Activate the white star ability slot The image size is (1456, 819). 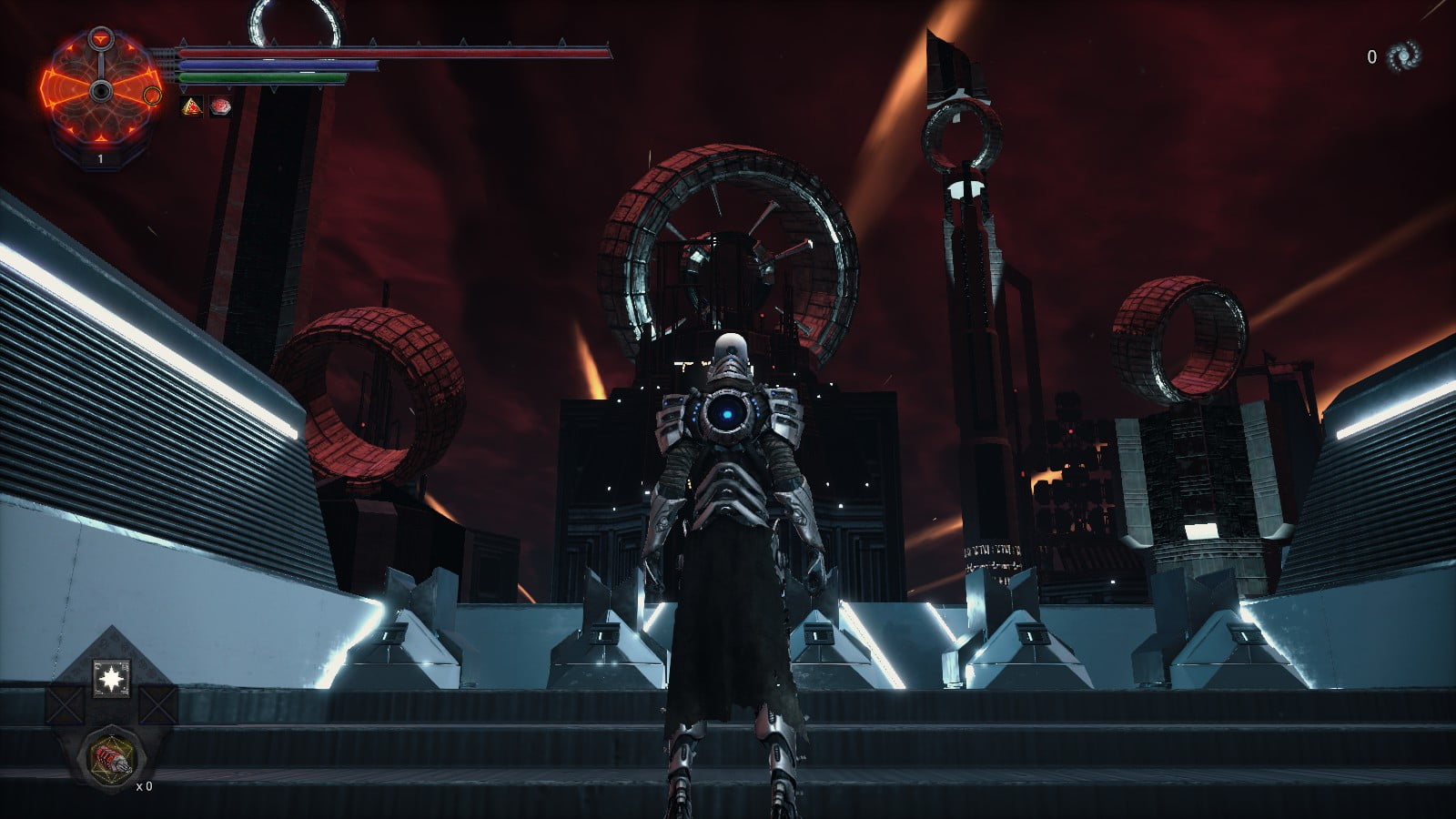pos(111,679)
